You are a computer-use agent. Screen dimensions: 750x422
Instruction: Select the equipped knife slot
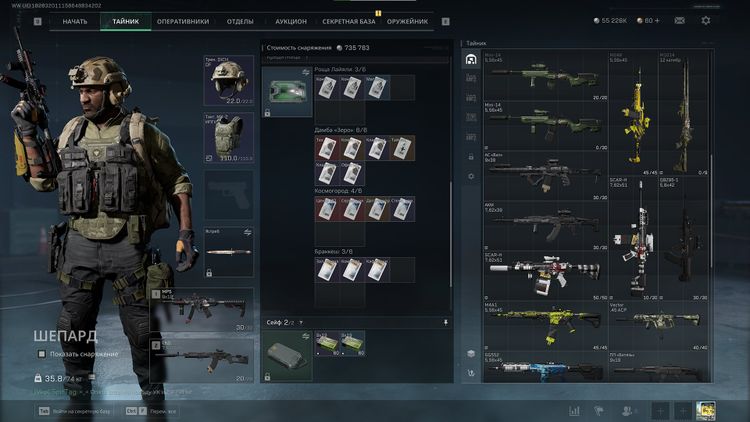click(229, 249)
